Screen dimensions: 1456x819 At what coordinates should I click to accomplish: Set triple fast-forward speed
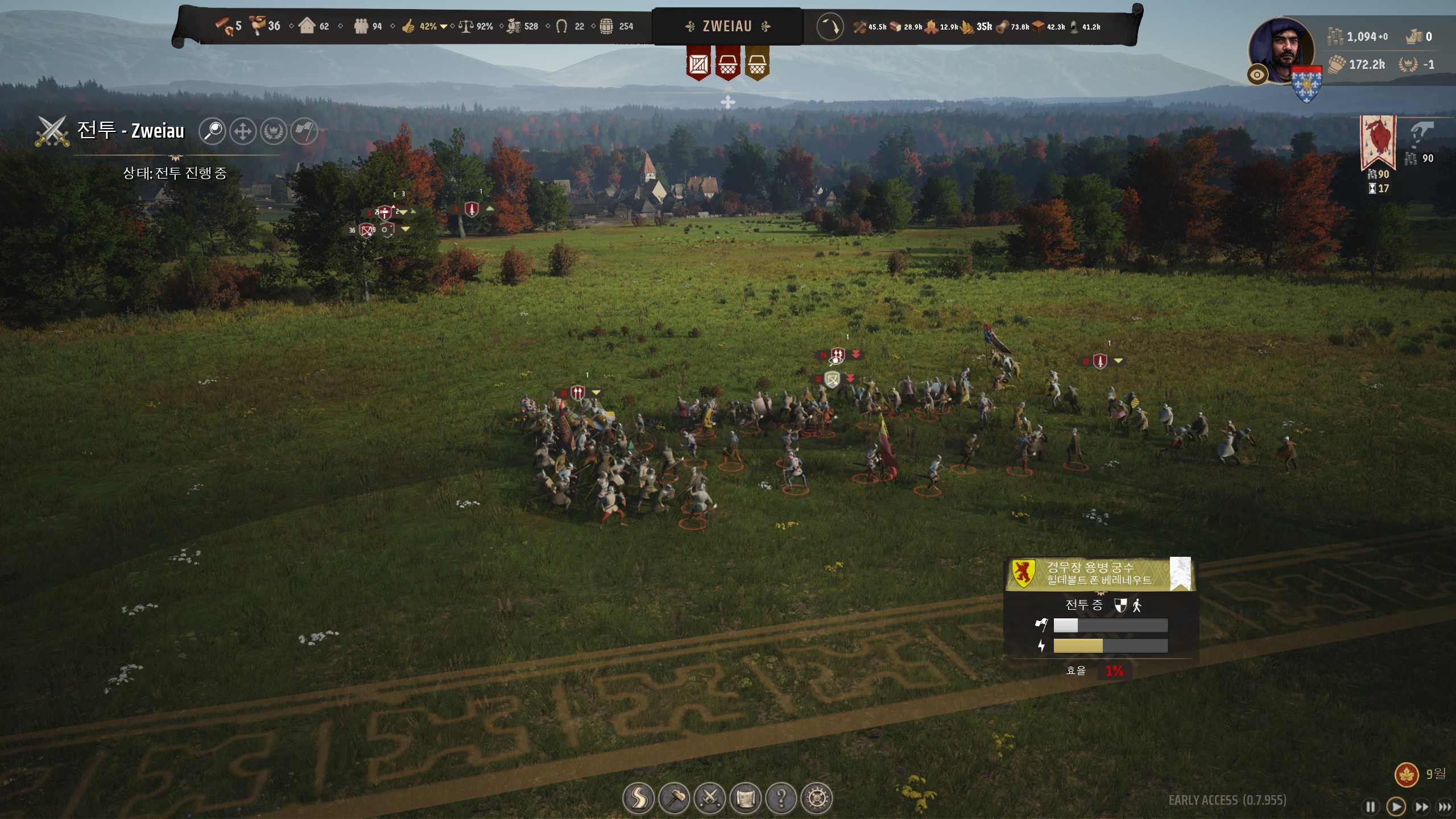(1444, 806)
